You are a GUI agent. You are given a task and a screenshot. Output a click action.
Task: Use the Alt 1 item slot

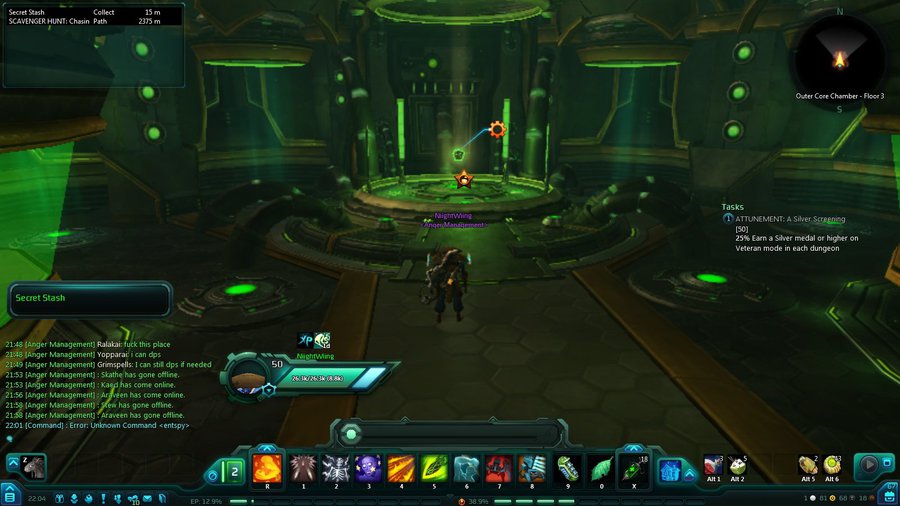coord(713,465)
